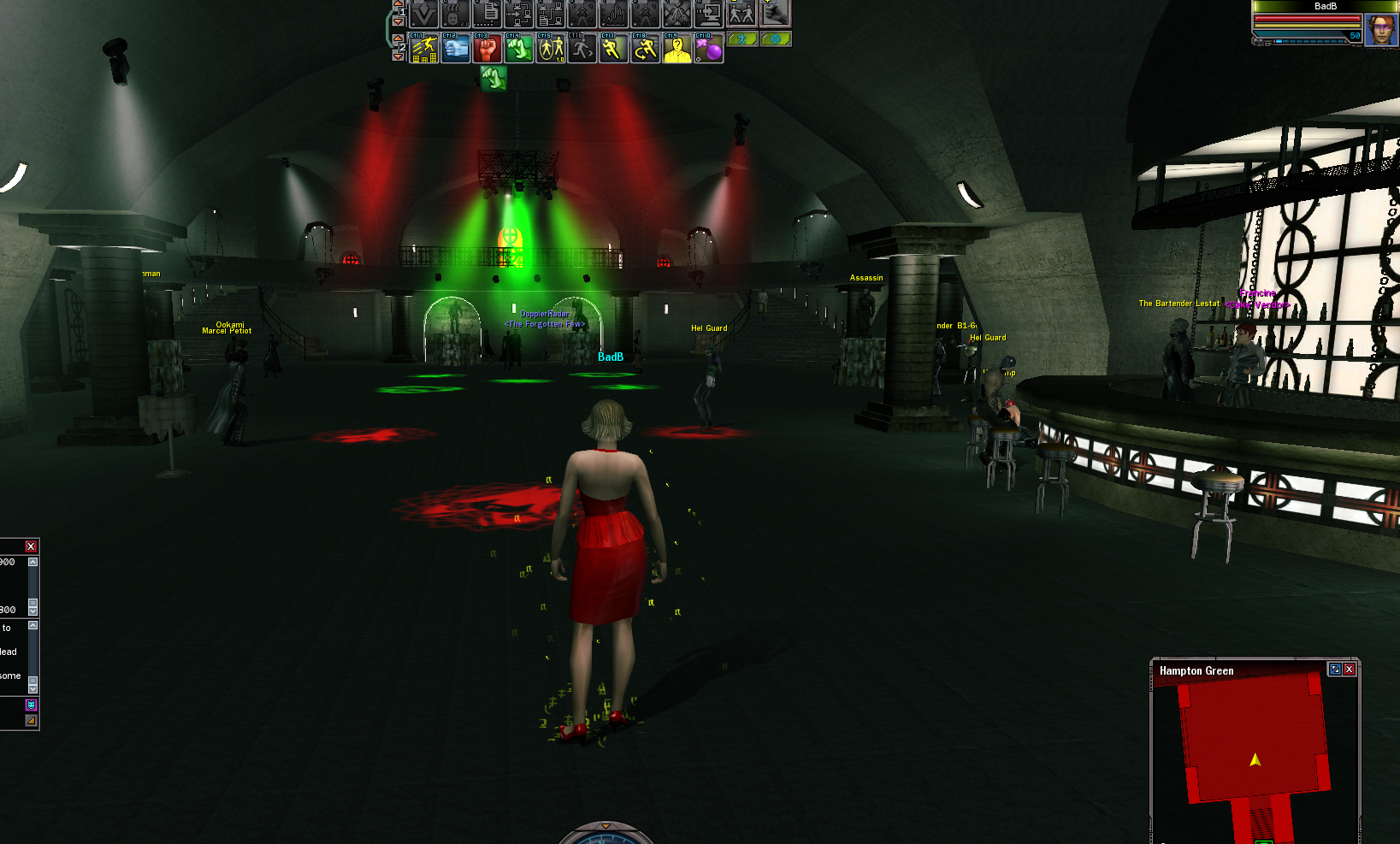Use the yellow evade runner with arrow

(x=646, y=49)
